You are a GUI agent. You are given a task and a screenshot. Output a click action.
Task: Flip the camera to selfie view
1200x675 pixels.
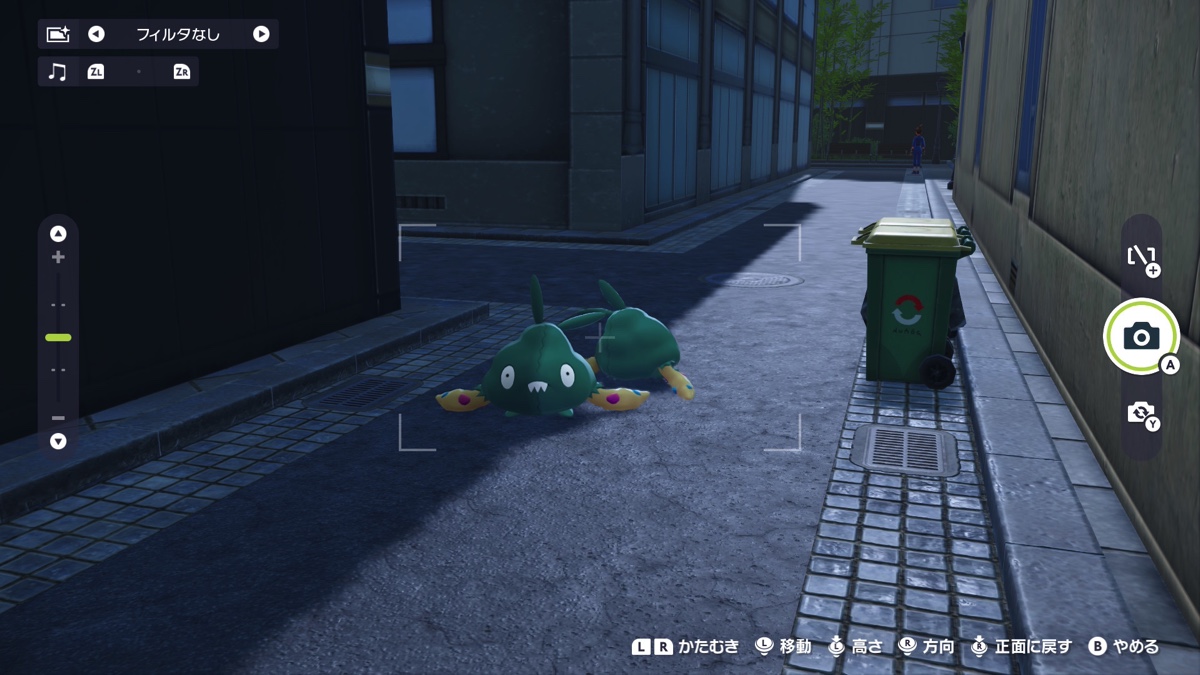click(1141, 412)
